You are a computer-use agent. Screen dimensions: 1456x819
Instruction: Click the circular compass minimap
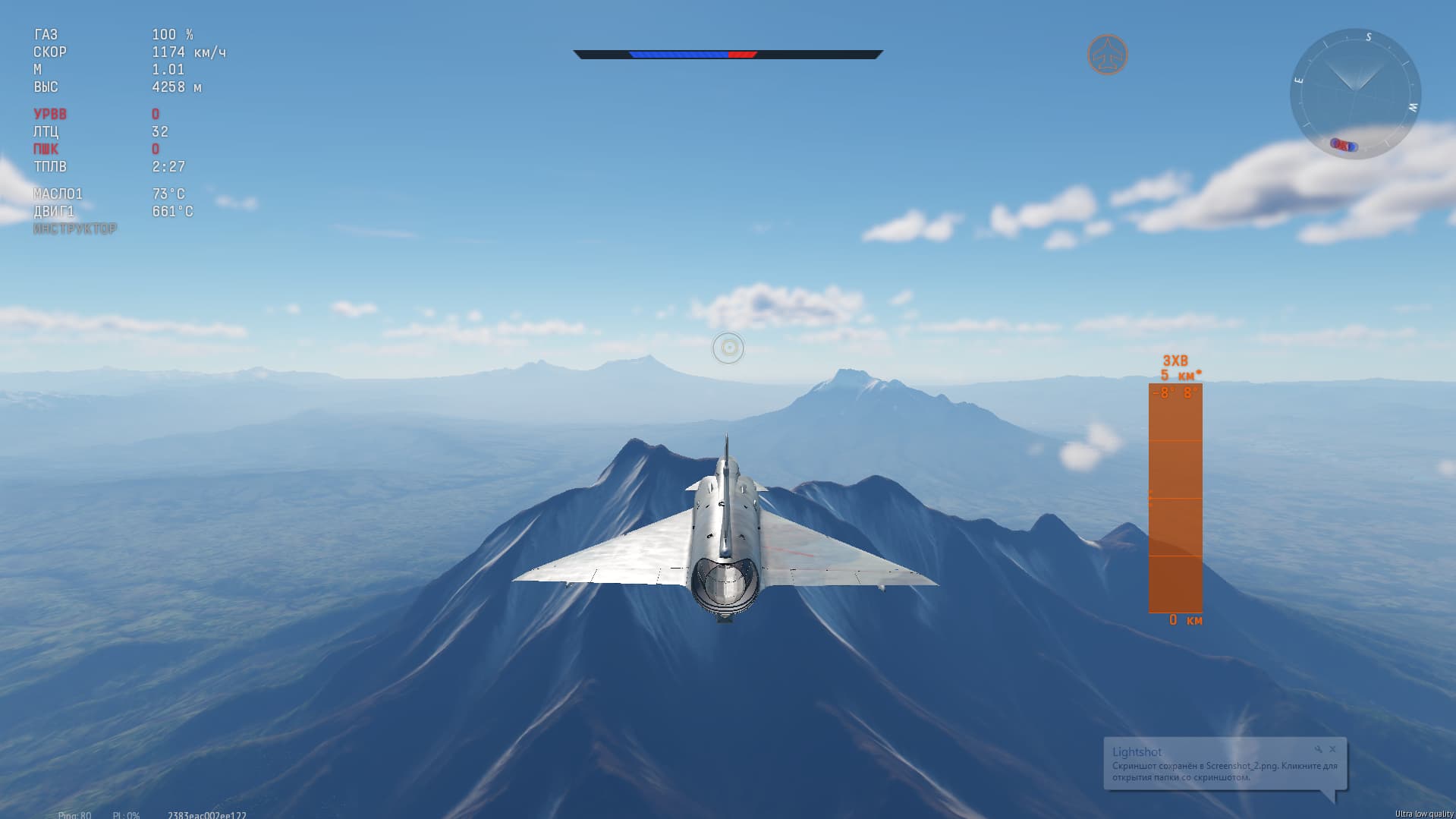[x=1355, y=93]
